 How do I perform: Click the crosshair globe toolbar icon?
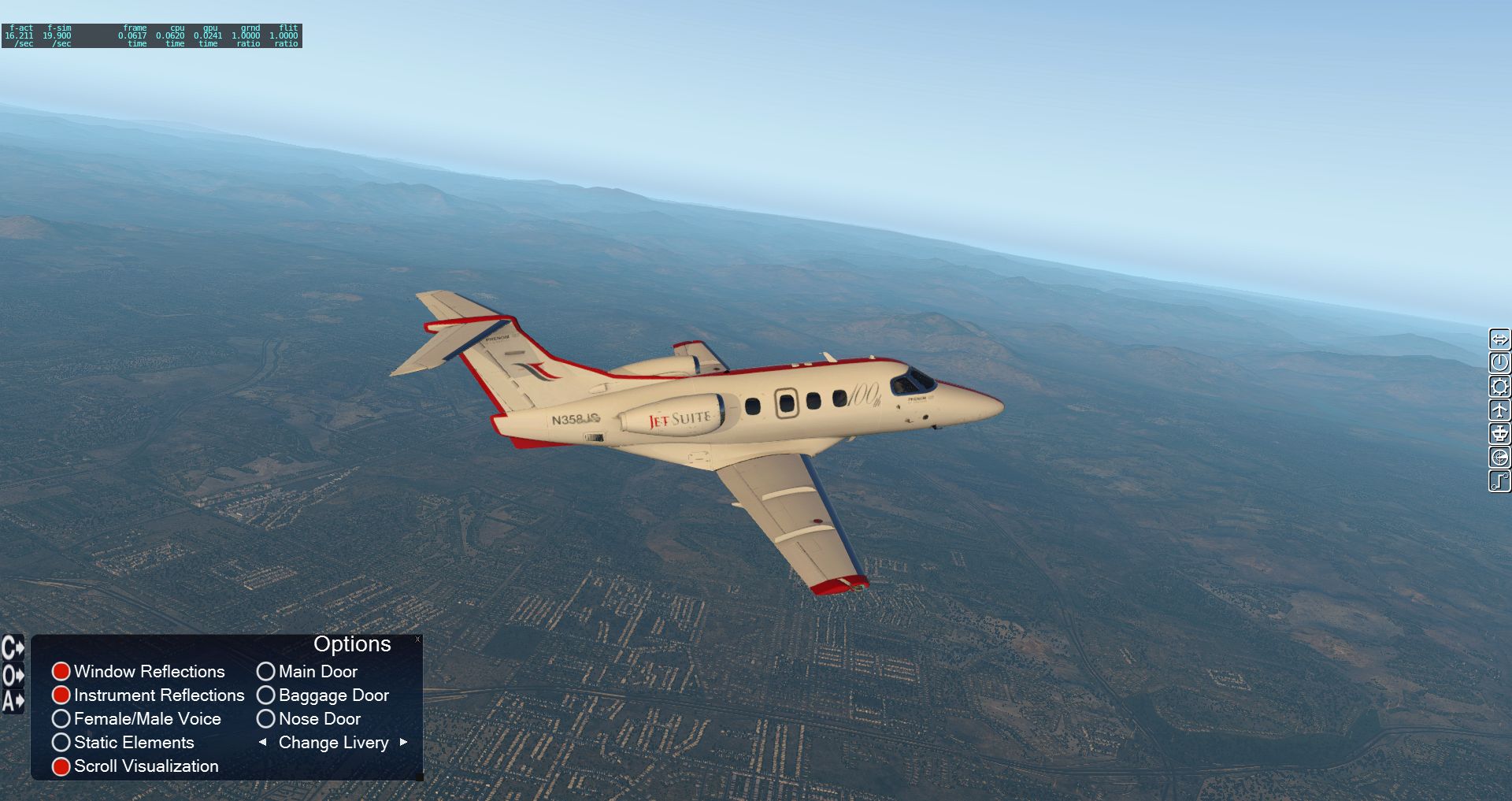coord(1499,458)
